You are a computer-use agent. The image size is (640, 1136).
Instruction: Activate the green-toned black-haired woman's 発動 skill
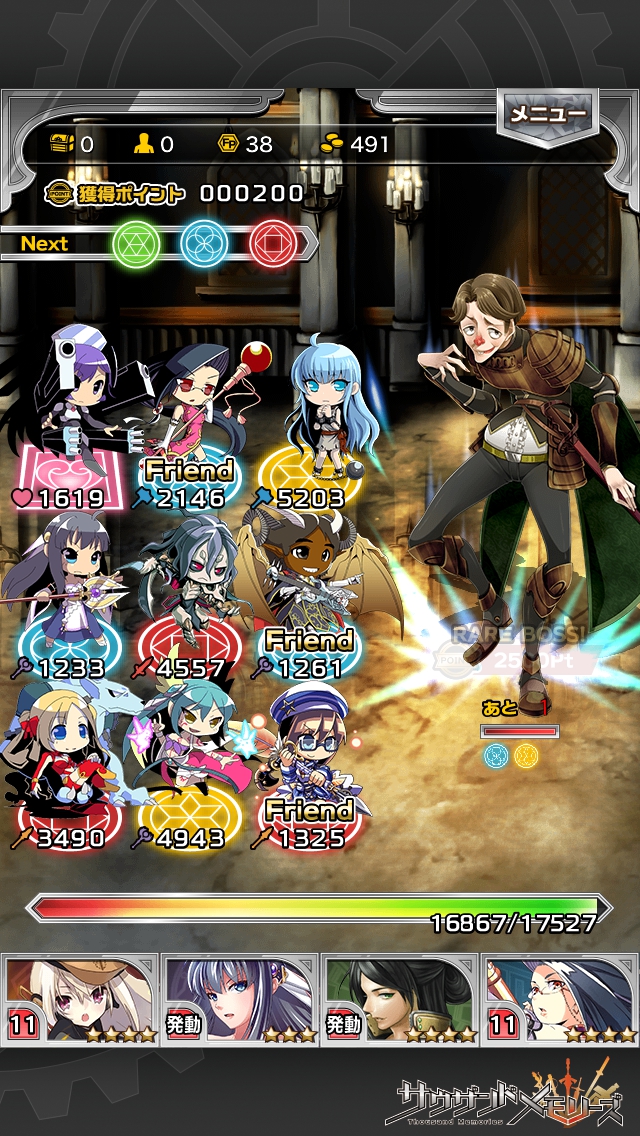400,999
